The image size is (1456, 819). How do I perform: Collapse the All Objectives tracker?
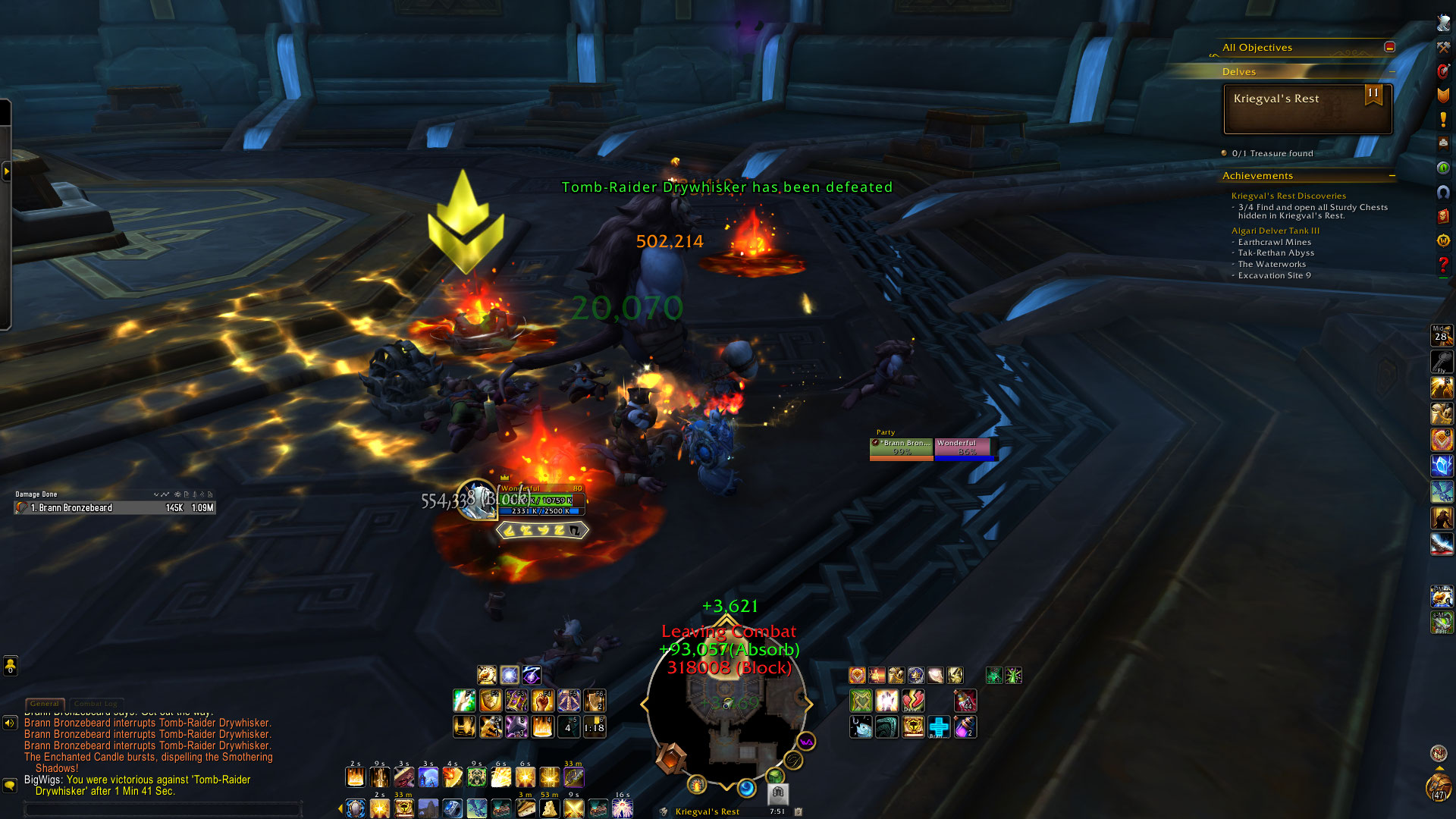pos(1389,47)
